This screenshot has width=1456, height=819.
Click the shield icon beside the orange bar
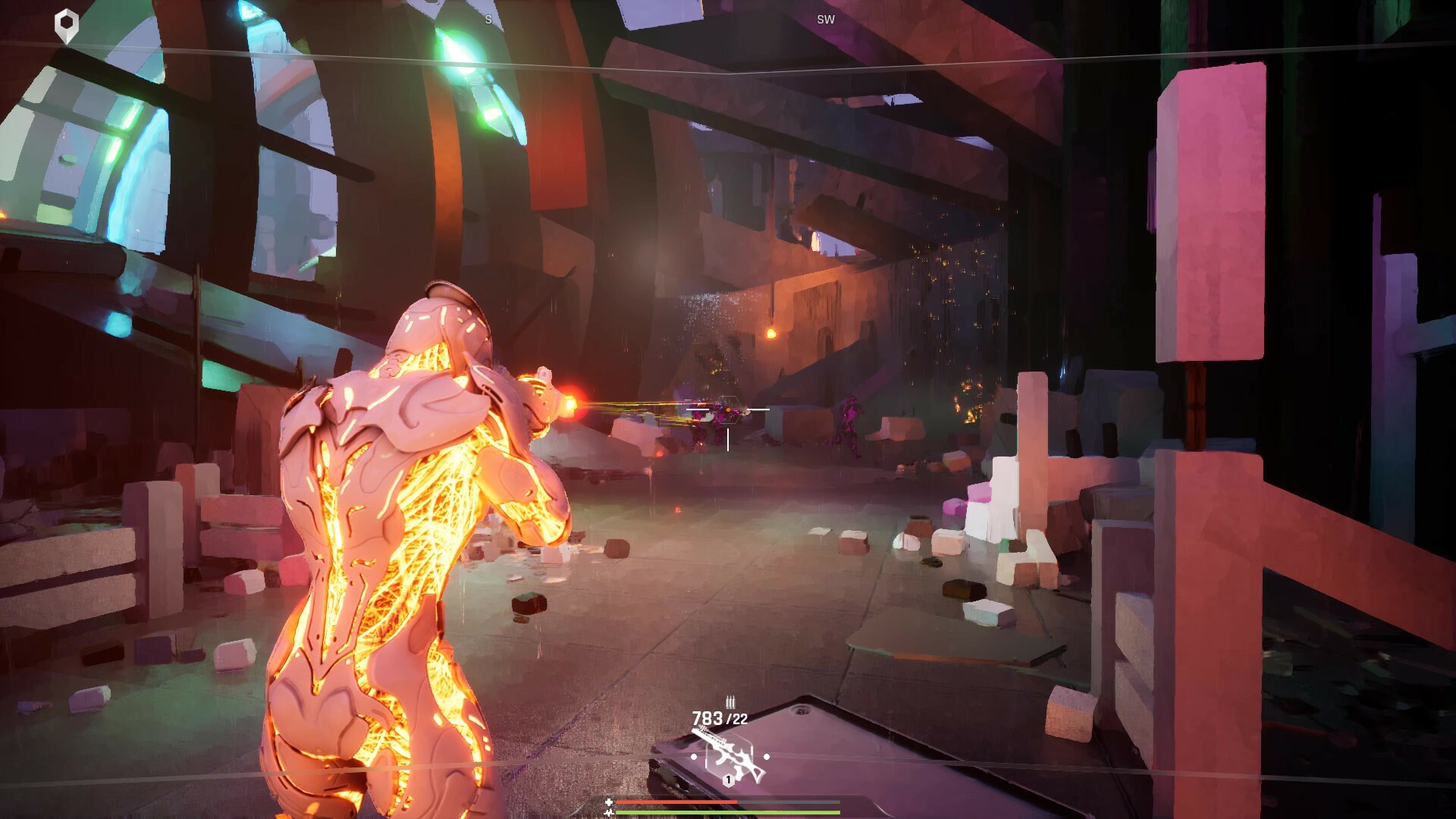click(609, 802)
